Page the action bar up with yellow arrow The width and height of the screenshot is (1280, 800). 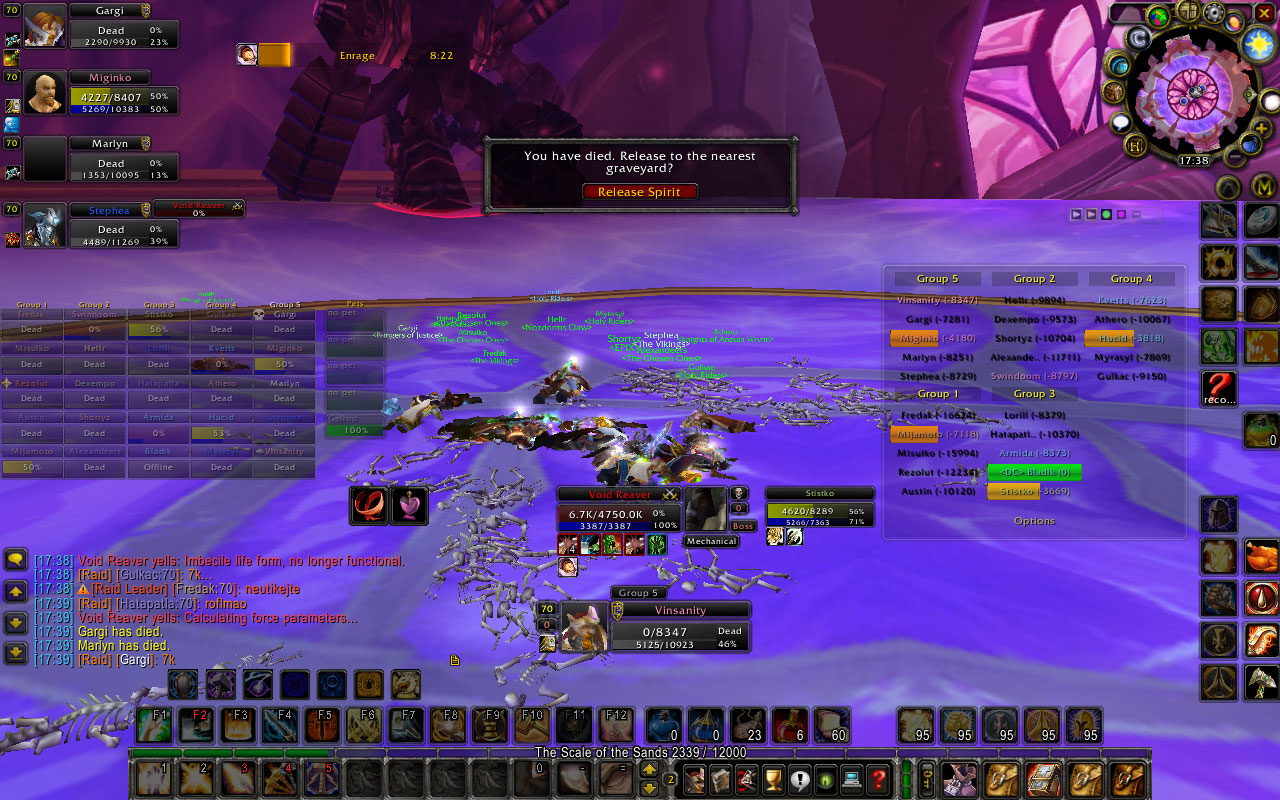[649, 770]
